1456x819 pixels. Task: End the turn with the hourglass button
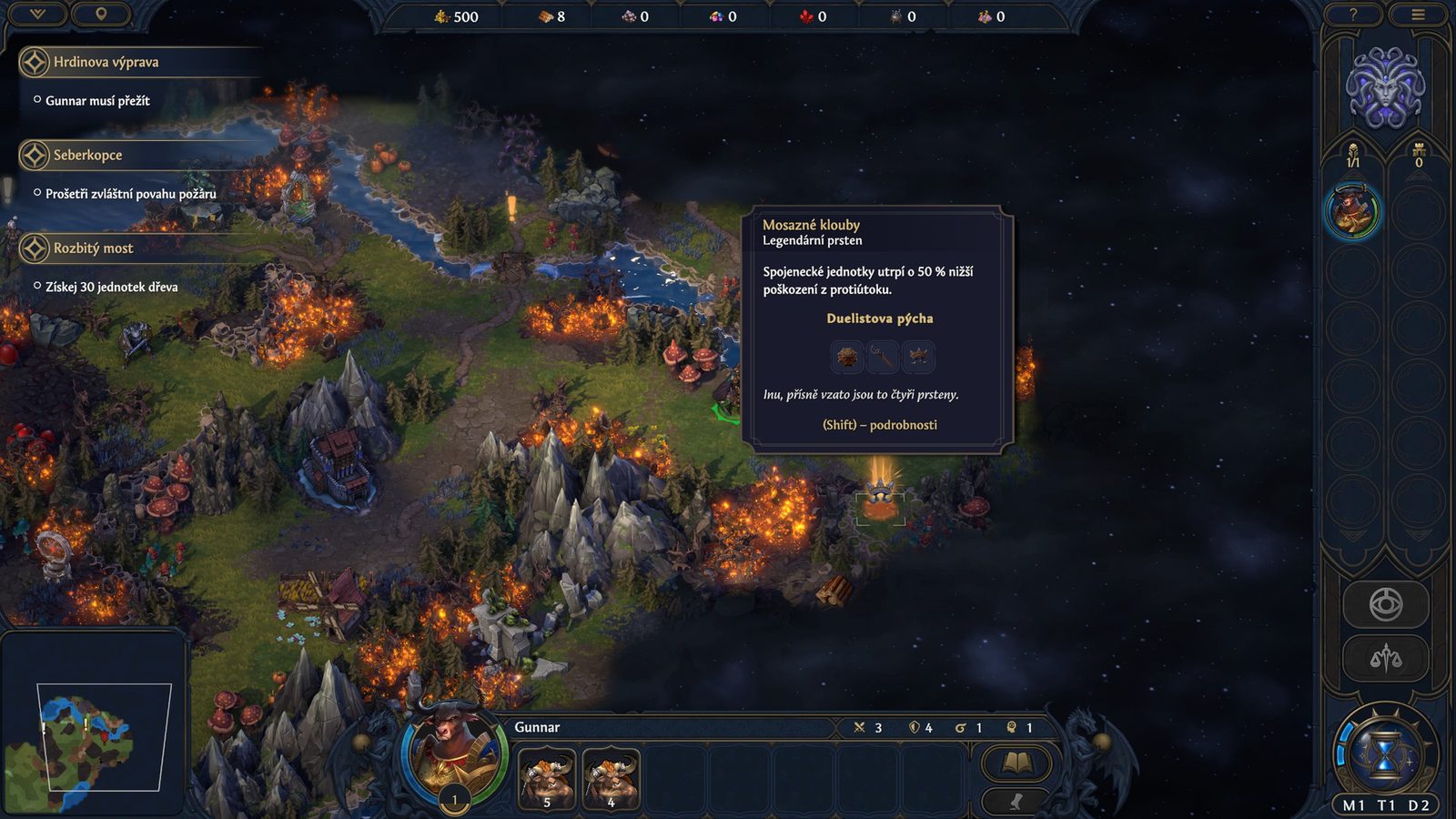pyautogui.click(x=1385, y=753)
